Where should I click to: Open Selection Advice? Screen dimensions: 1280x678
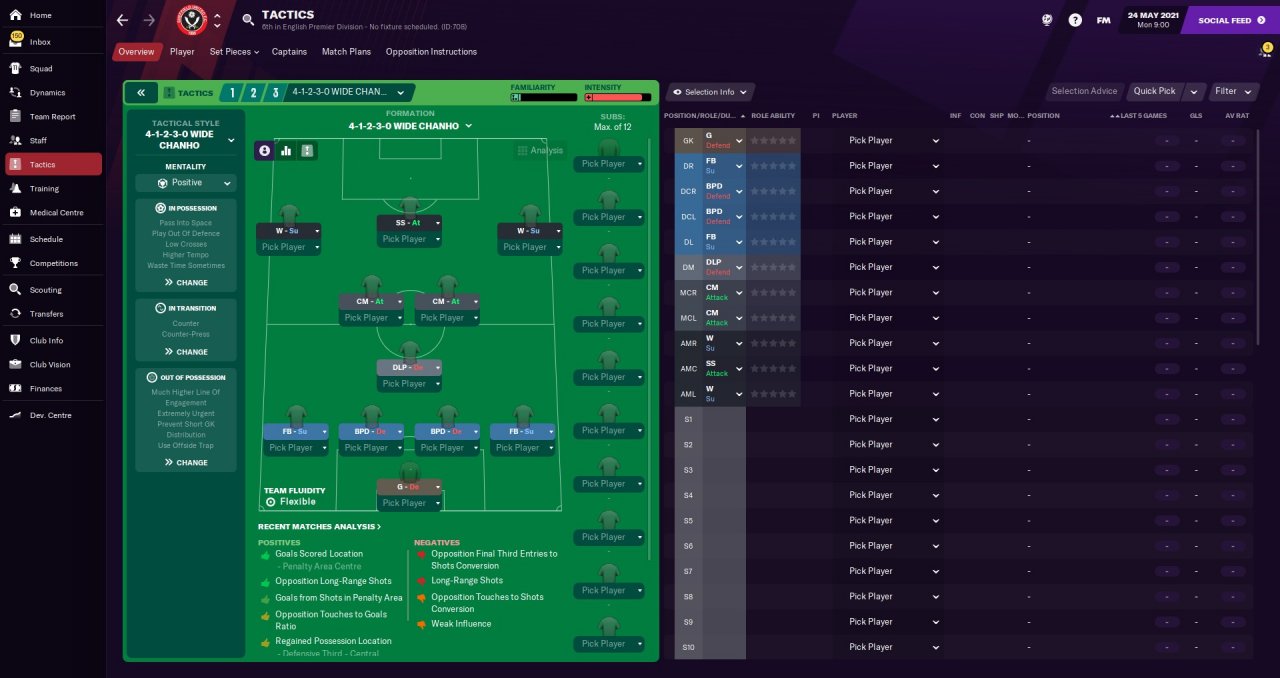[x=1084, y=91]
